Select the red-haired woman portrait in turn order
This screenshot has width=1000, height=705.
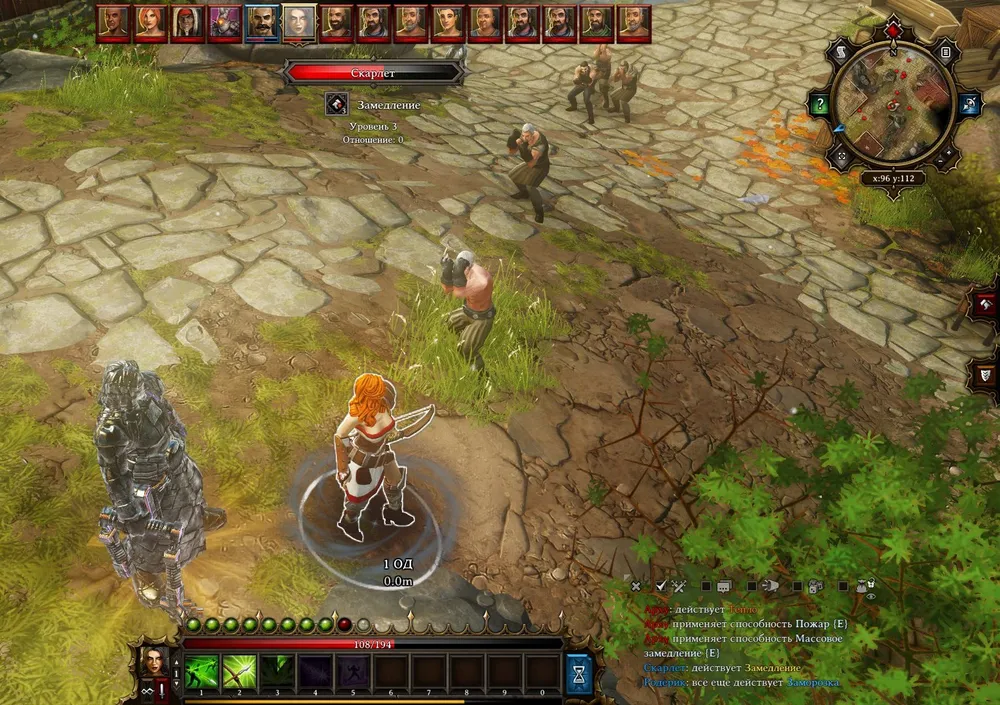[150, 22]
